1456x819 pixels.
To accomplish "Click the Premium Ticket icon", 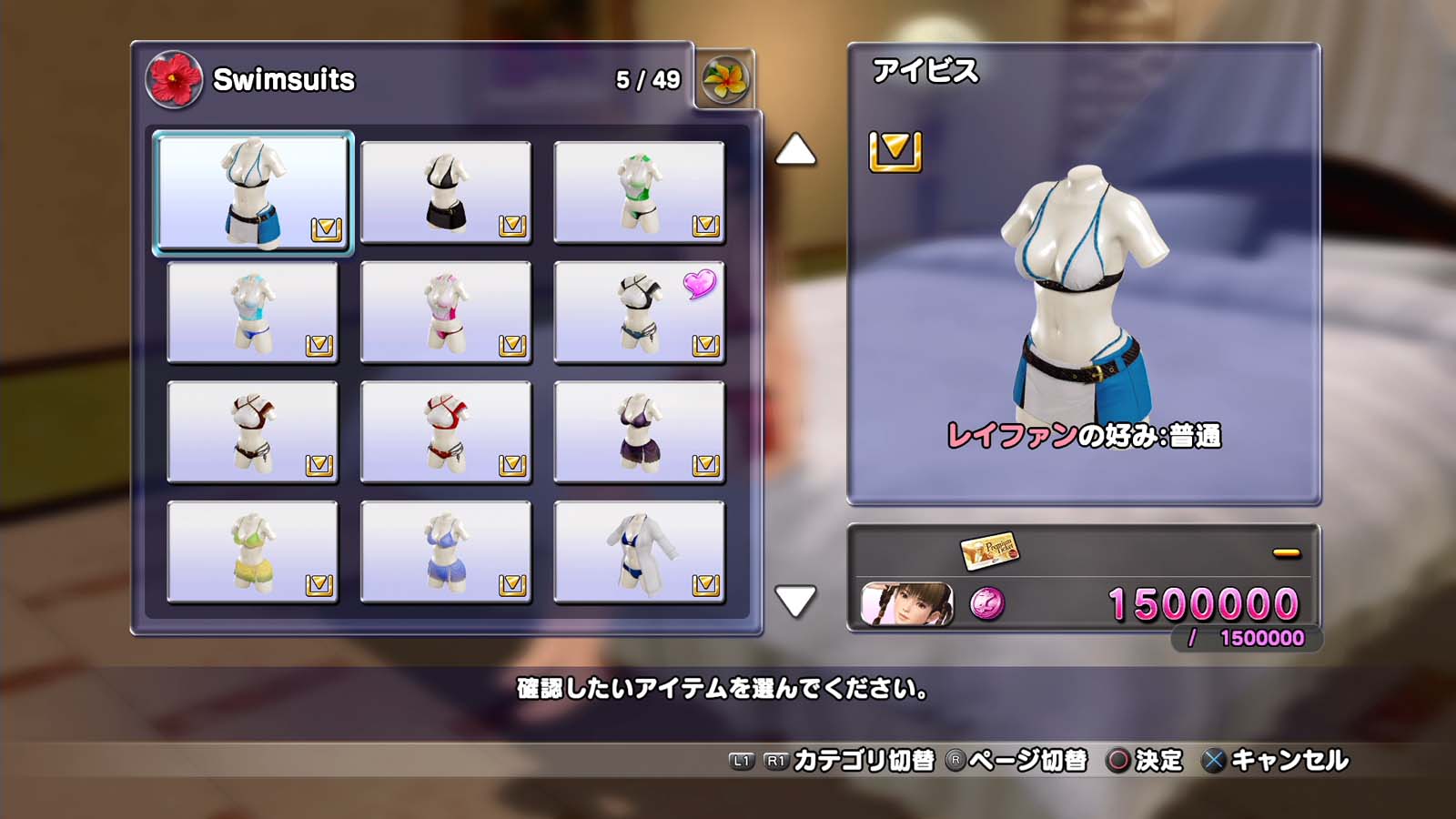I will (x=989, y=550).
